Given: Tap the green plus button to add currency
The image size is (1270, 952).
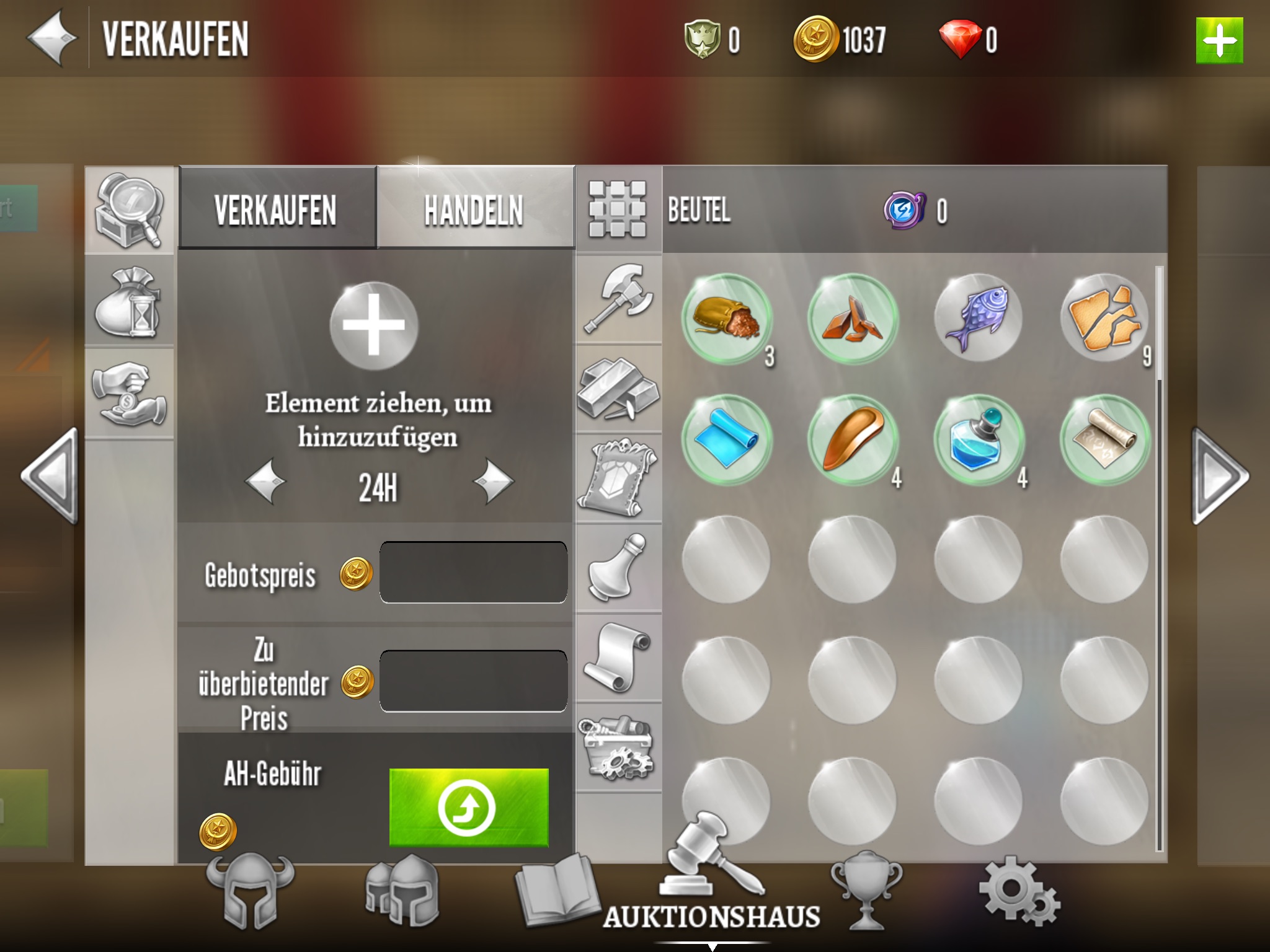Looking at the screenshot, I should [x=1219, y=41].
